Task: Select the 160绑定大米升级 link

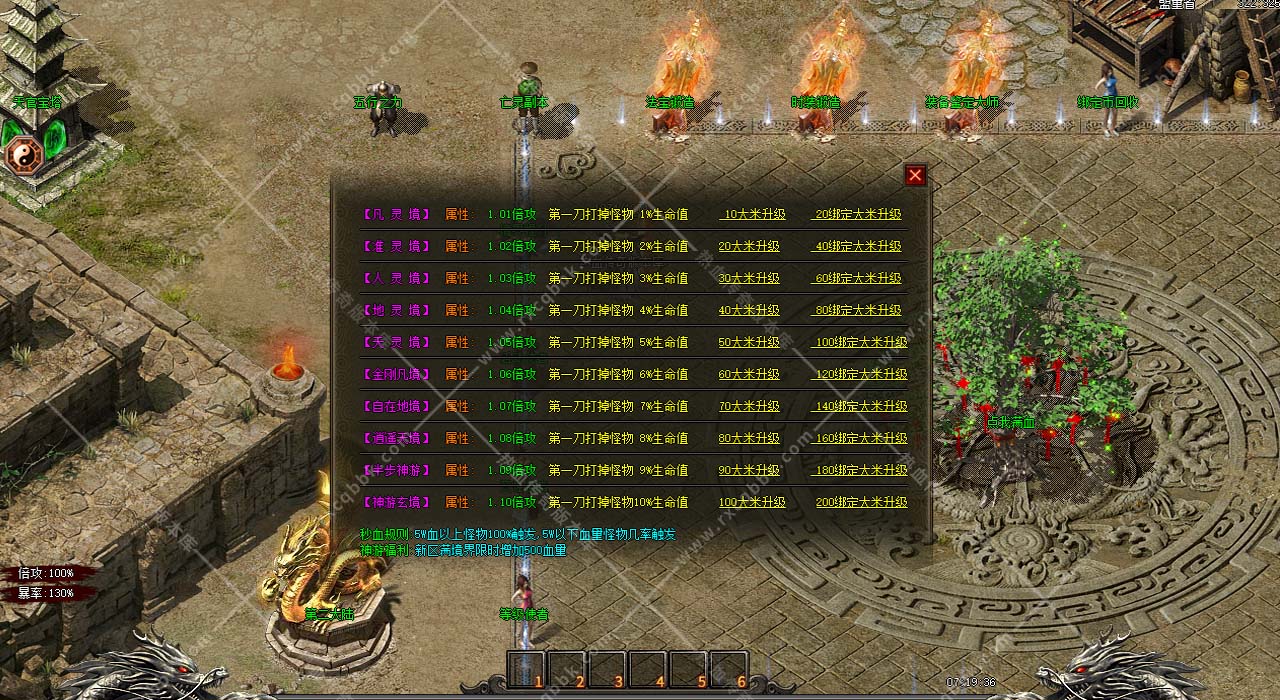Action: click(x=860, y=438)
